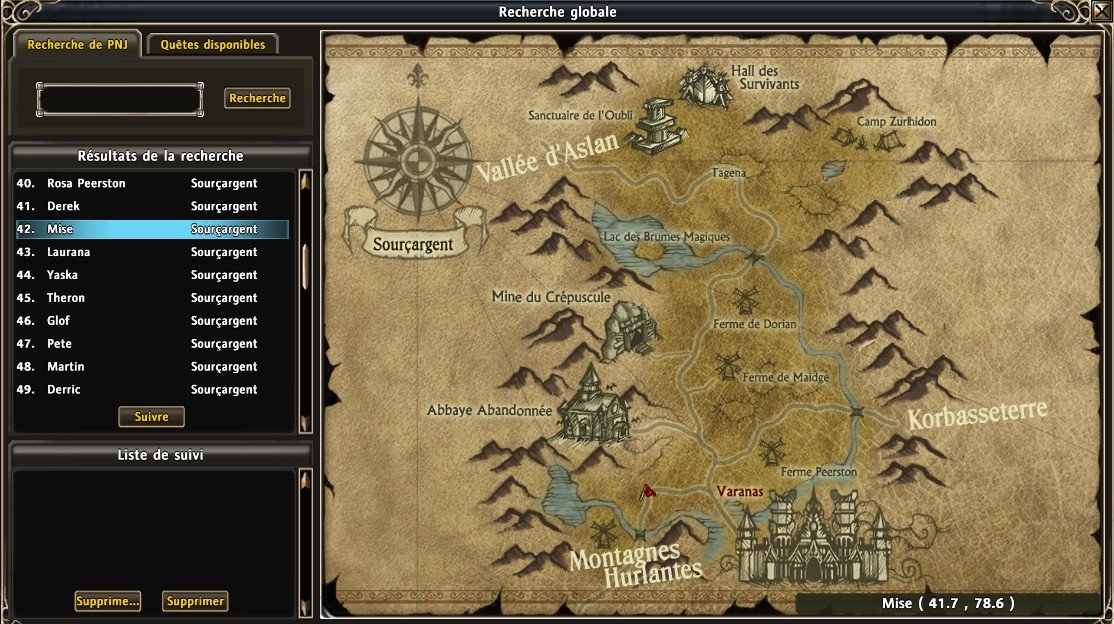Click the red Mise marker on map
The height and width of the screenshot is (624, 1114).
pyautogui.click(x=649, y=491)
